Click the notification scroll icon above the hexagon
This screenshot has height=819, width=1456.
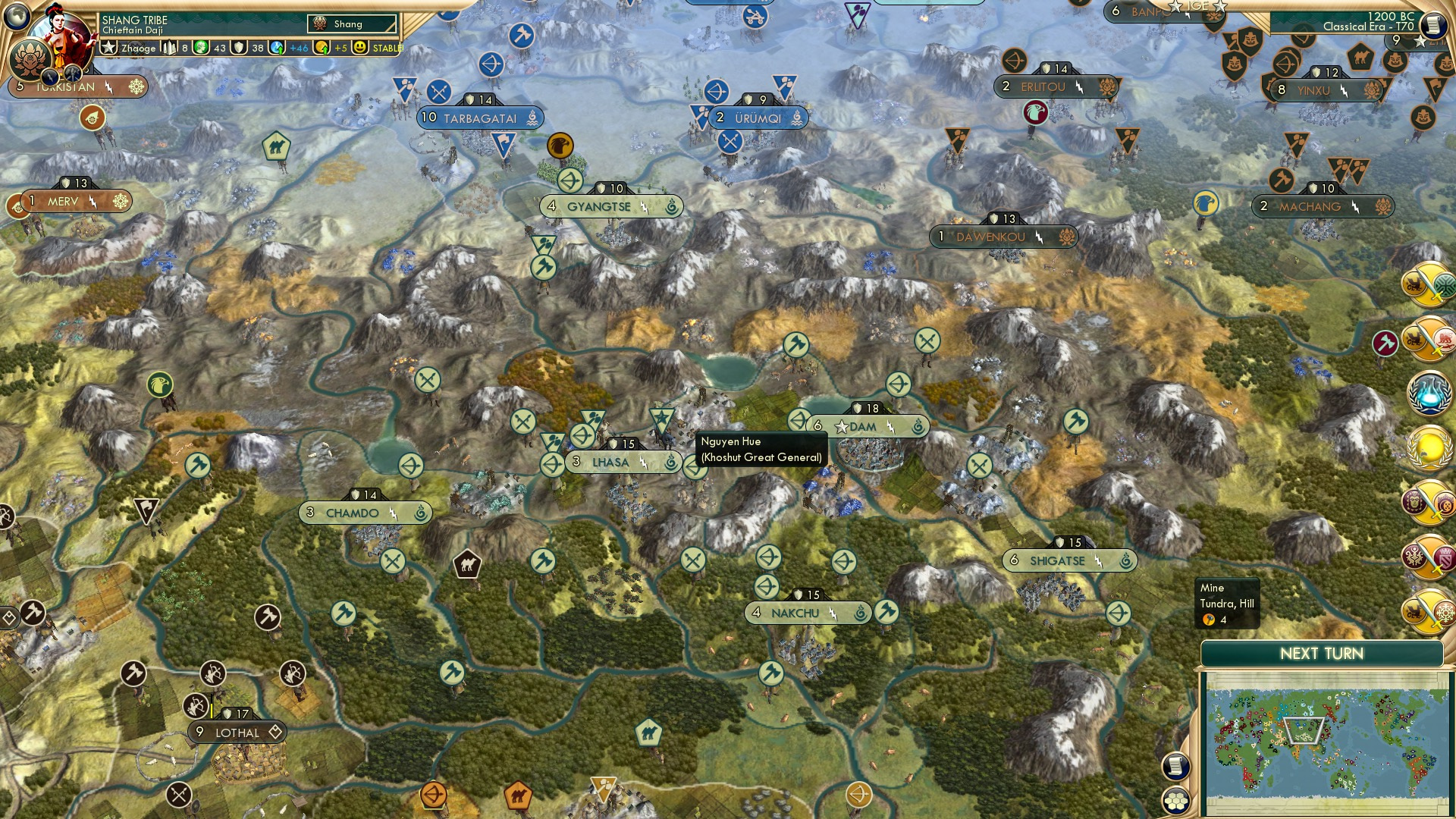coord(1175,767)
